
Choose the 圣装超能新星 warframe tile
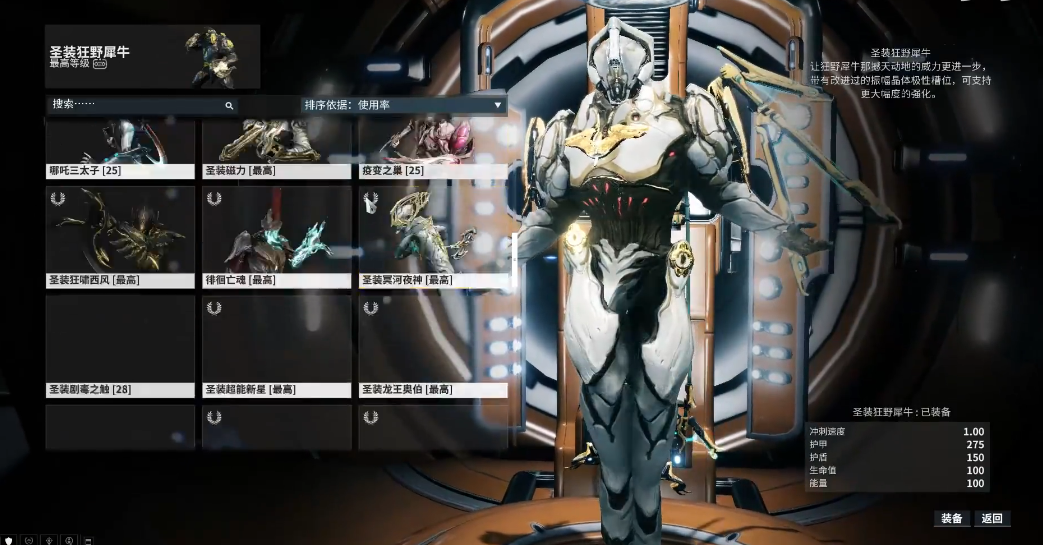(x=277, y=346)
